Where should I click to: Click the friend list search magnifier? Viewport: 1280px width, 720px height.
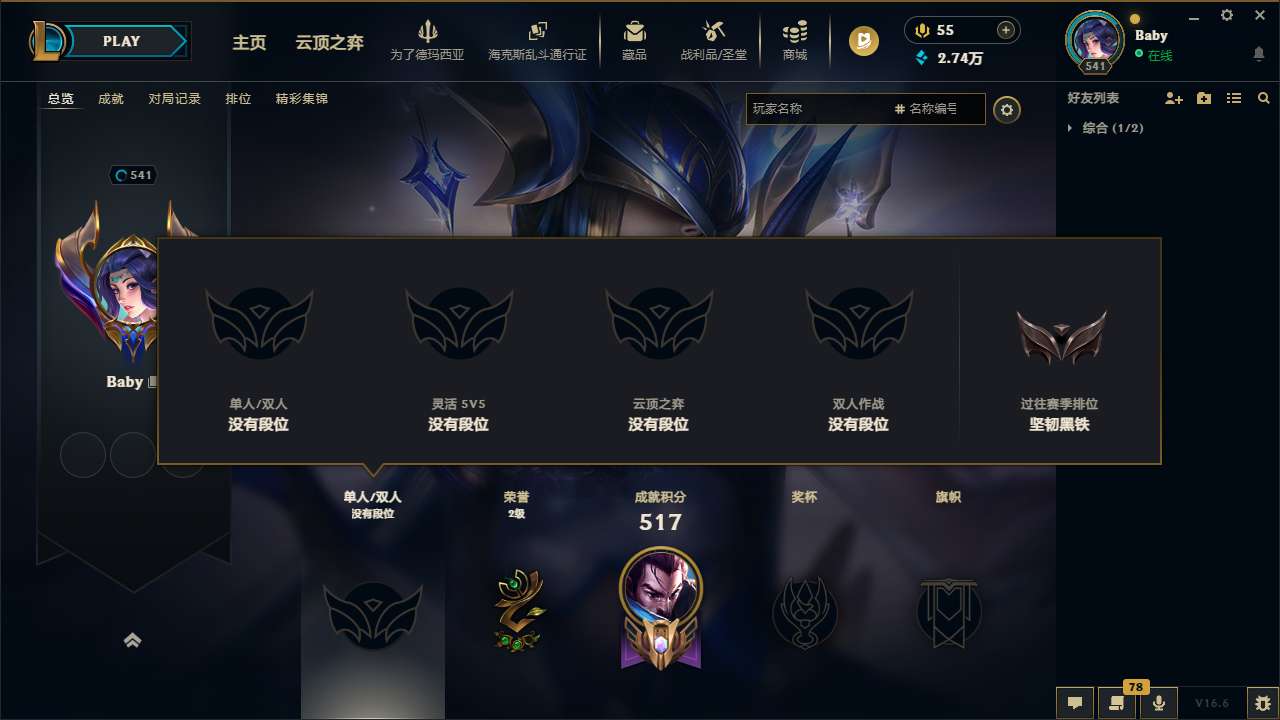[1263, 98]
